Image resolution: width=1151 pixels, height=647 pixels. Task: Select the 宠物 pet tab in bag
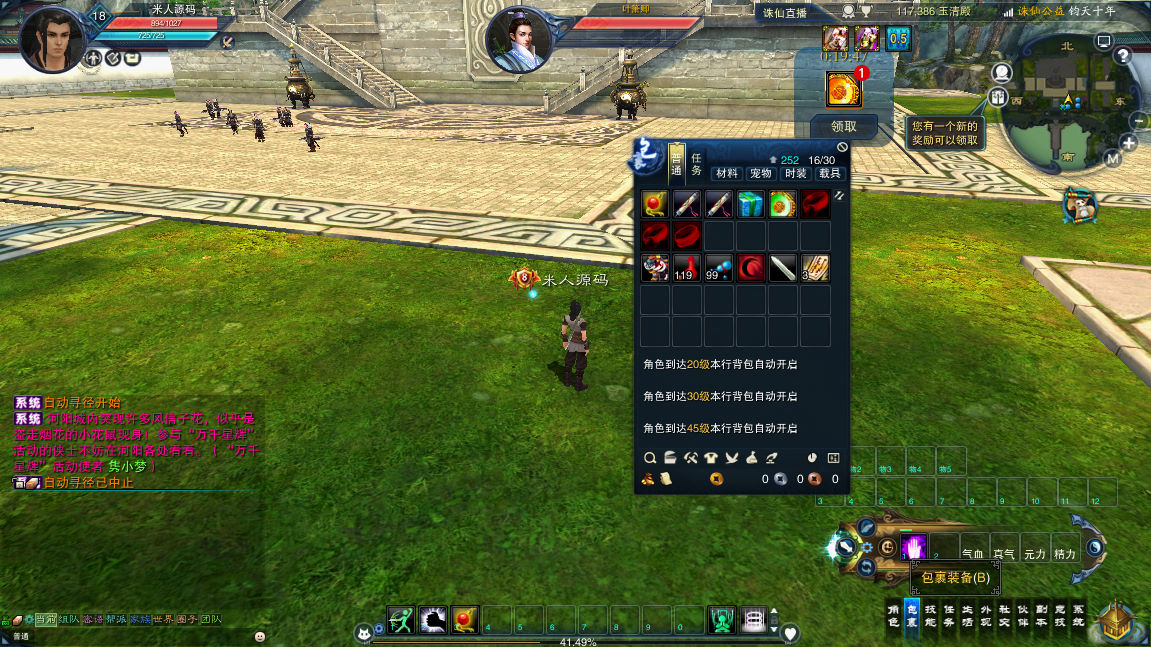pyautogui.click(x=761, y=173)
